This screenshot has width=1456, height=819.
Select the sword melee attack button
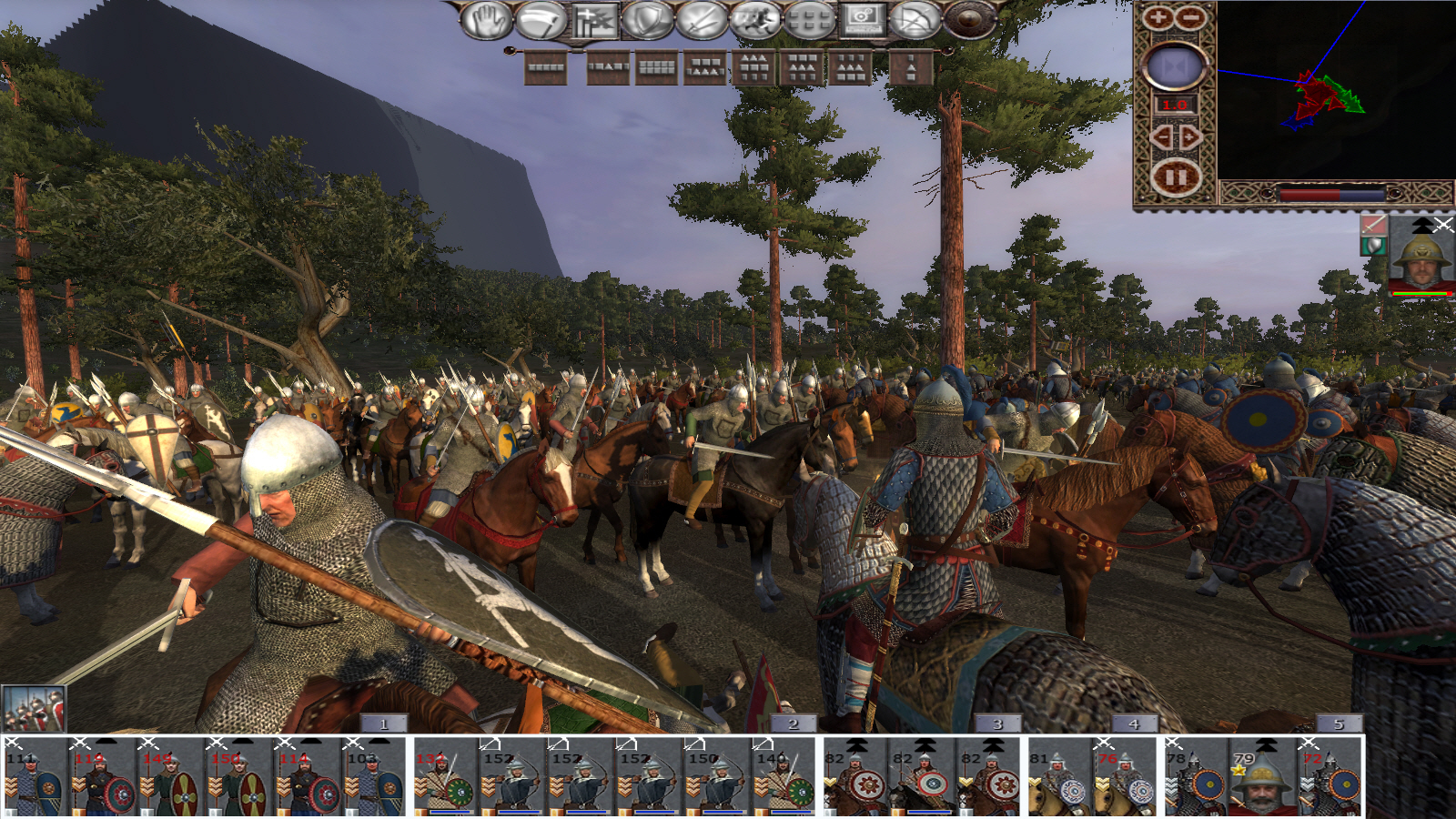click(x=702, y=20)
